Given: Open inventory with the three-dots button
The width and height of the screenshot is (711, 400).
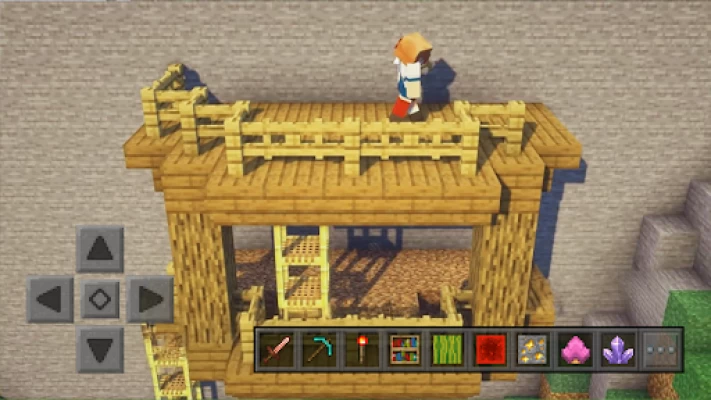Looking at the screenshot, I should click(x=660, y=349).
